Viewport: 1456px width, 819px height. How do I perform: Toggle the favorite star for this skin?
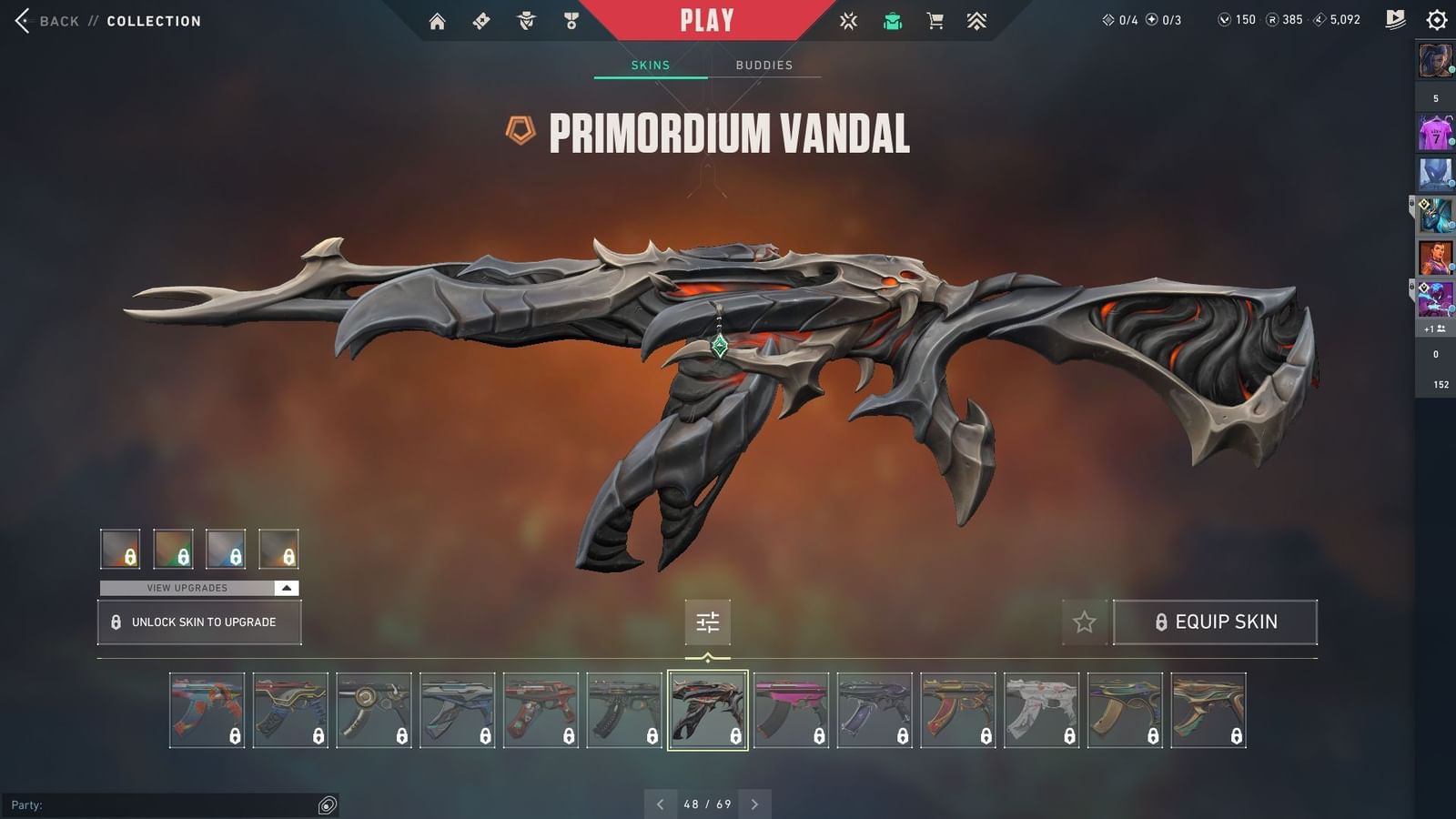pos(1085,622)
